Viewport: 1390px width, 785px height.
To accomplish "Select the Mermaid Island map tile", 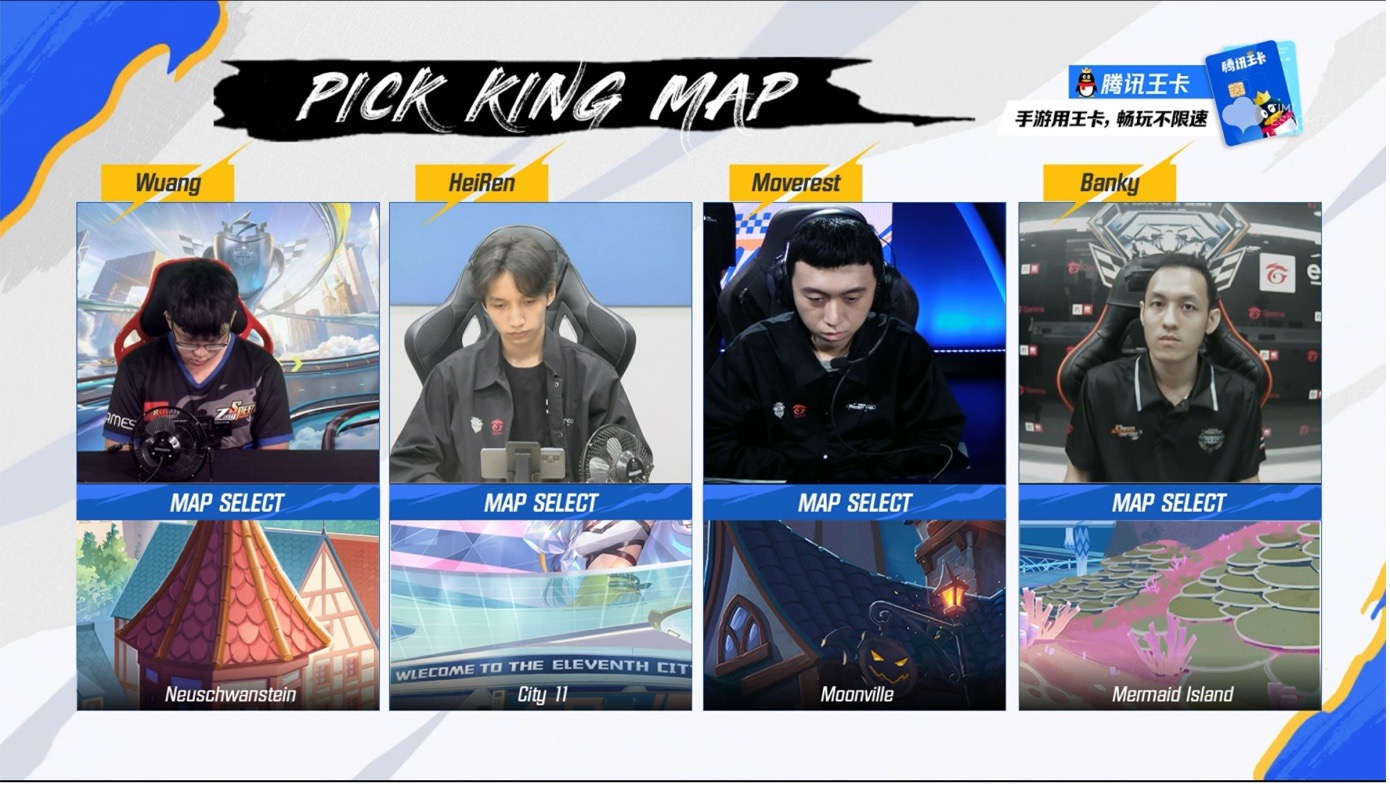I will [1169, 614].
